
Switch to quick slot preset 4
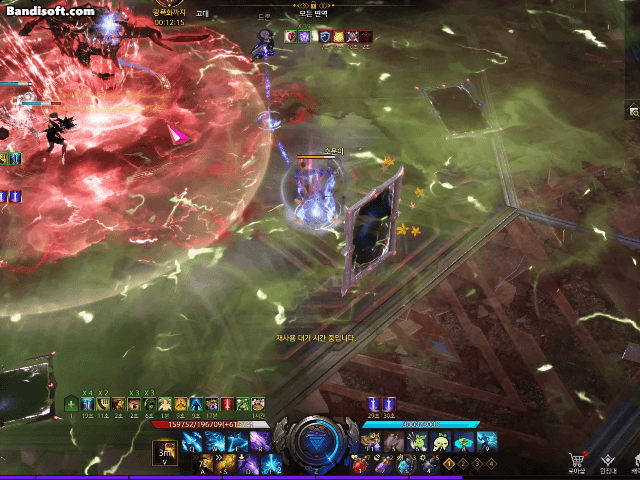[x=492, y=464]
